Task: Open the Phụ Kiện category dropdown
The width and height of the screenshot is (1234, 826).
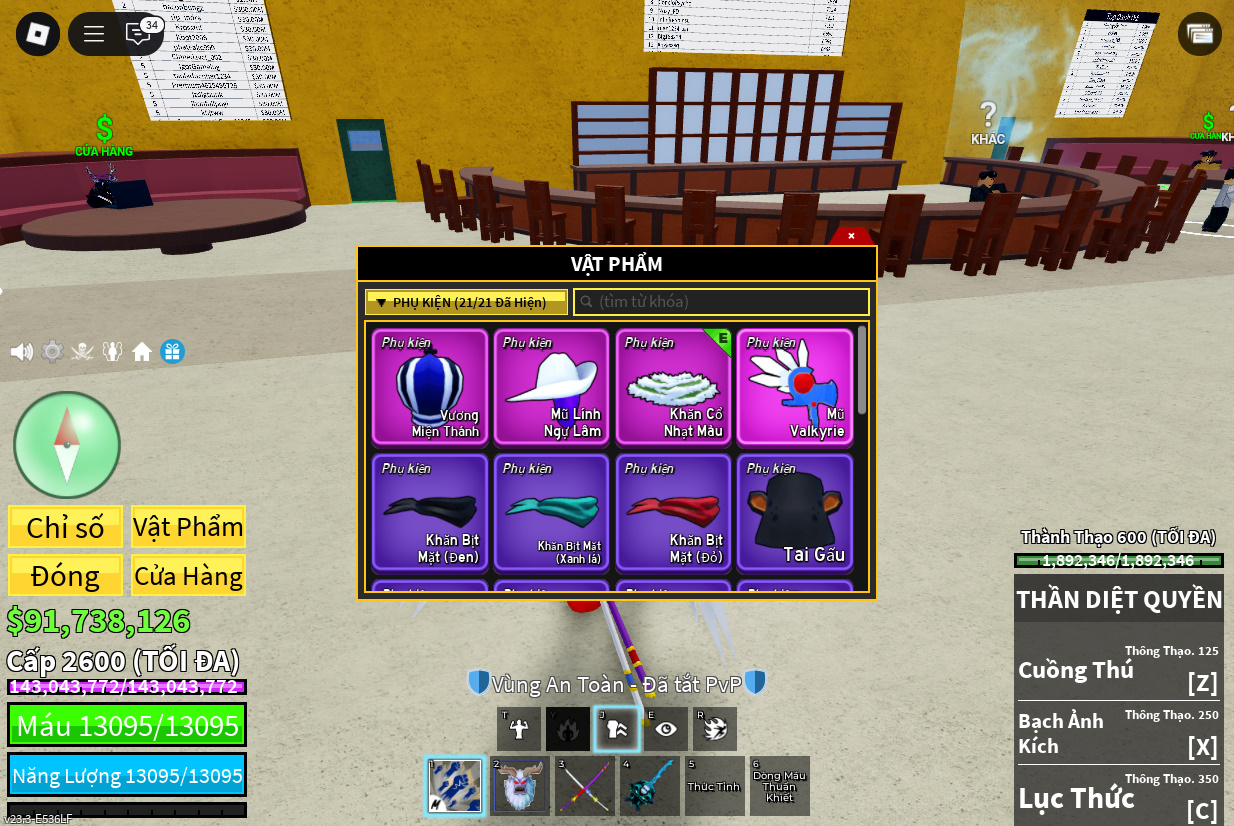Action: coord(466,302)
